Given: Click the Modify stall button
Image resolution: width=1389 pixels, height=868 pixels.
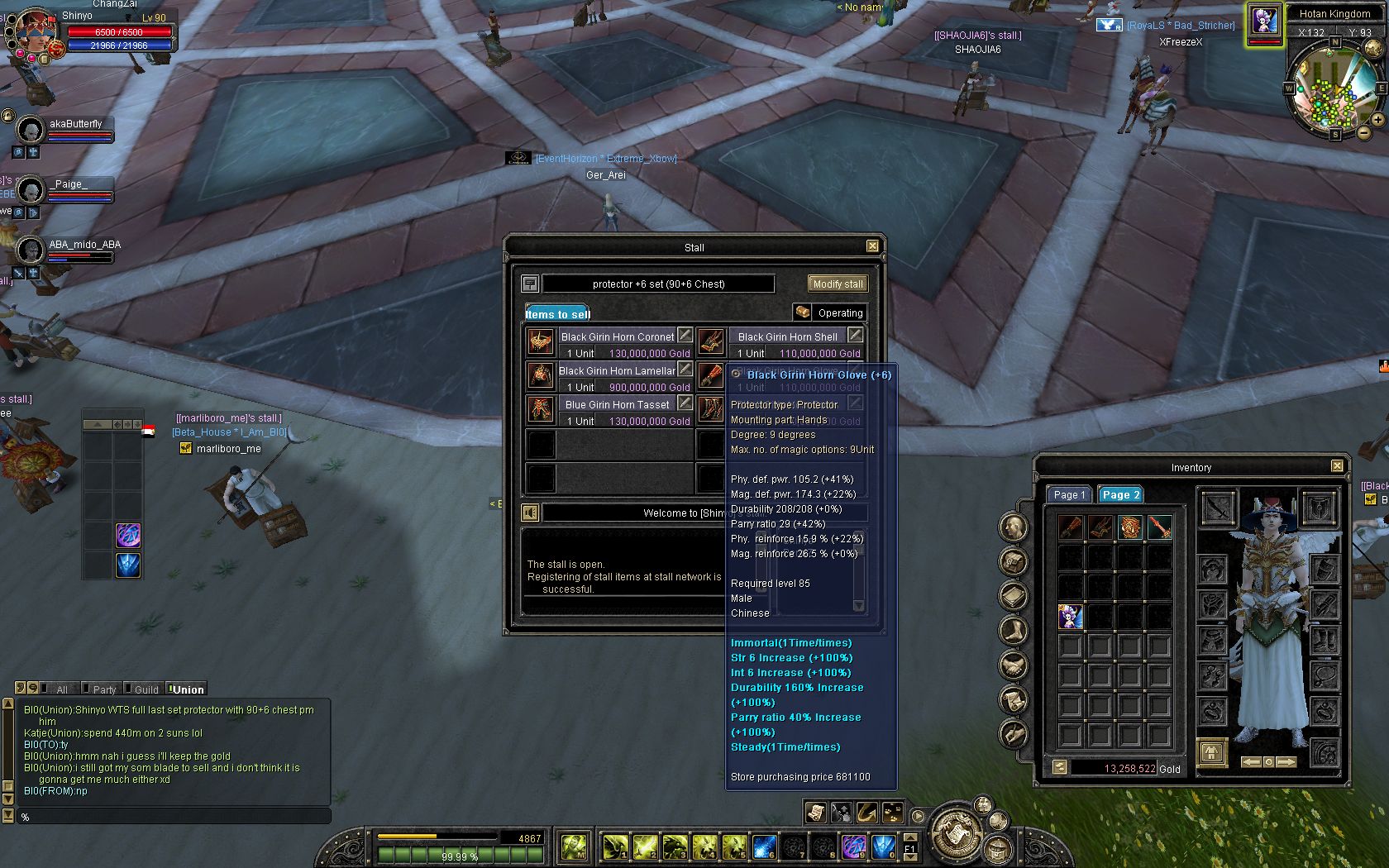Looking at the screenshot, I should point(838,284).
